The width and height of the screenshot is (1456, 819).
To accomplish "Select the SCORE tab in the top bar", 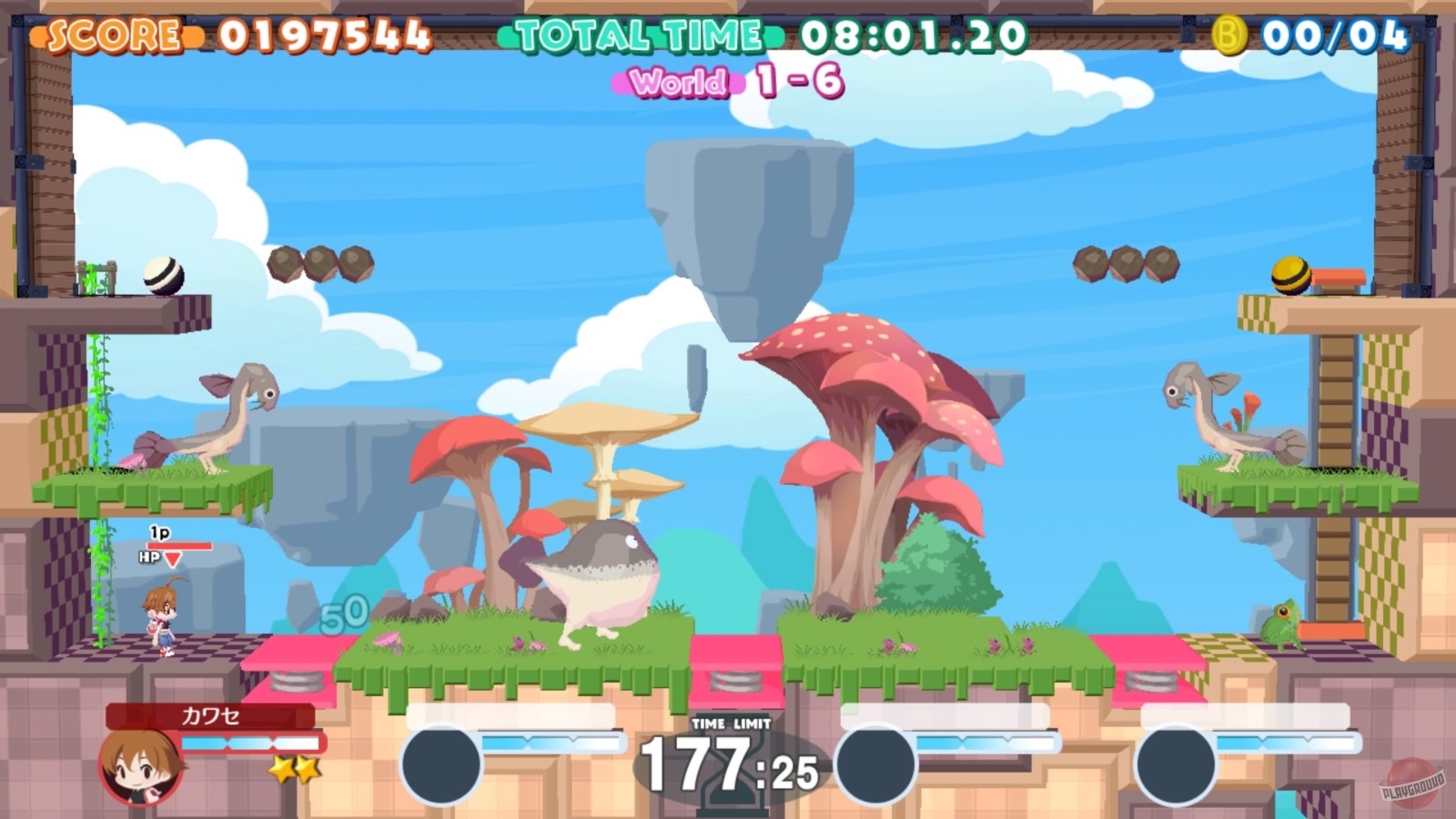I will [x=112, y=33].
